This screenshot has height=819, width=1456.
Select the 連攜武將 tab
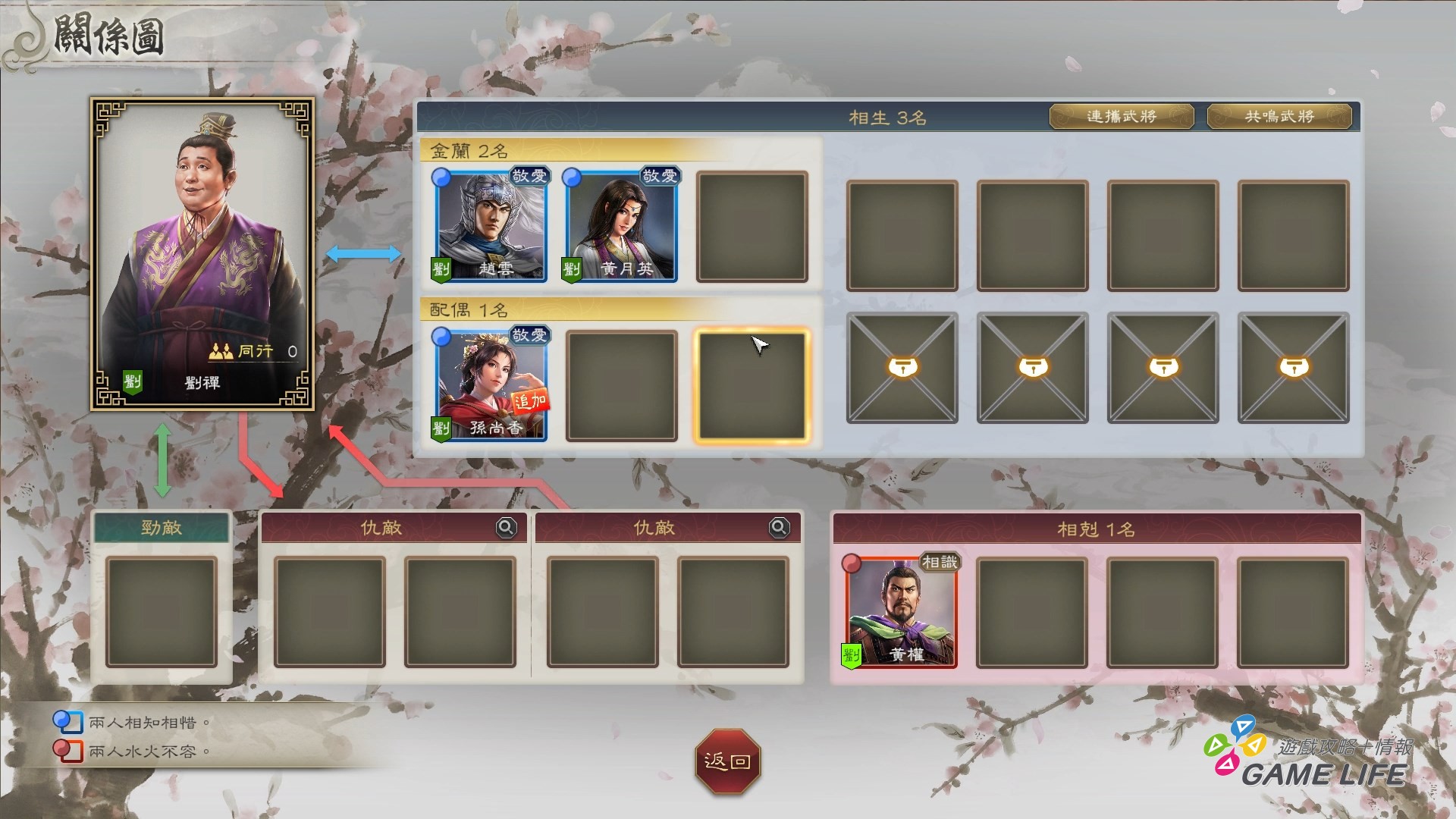click(1121, 117)
